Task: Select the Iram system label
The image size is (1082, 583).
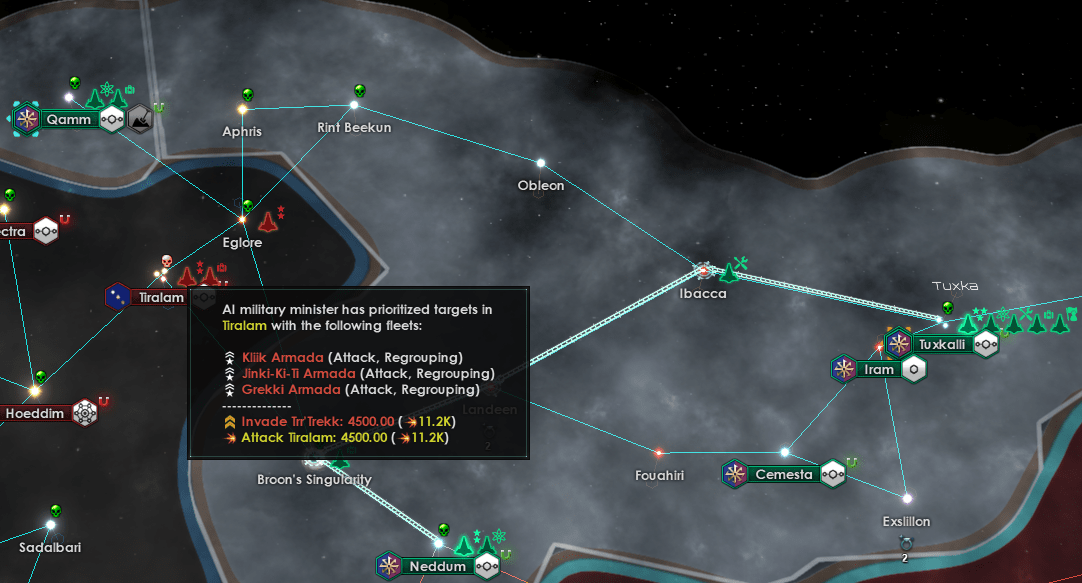Action: (x=879, y=369)
